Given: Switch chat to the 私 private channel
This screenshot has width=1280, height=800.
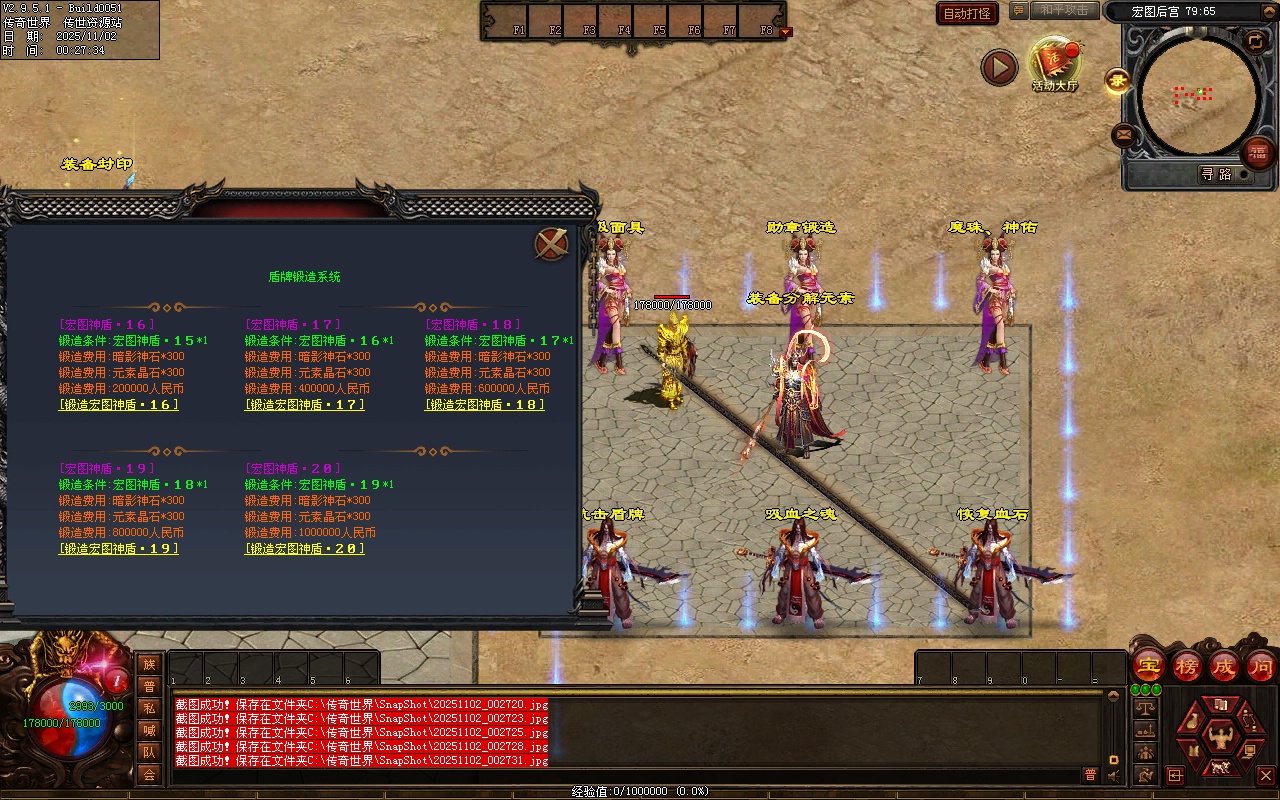Looking at the screenshot, I should [x=149, y=708].
